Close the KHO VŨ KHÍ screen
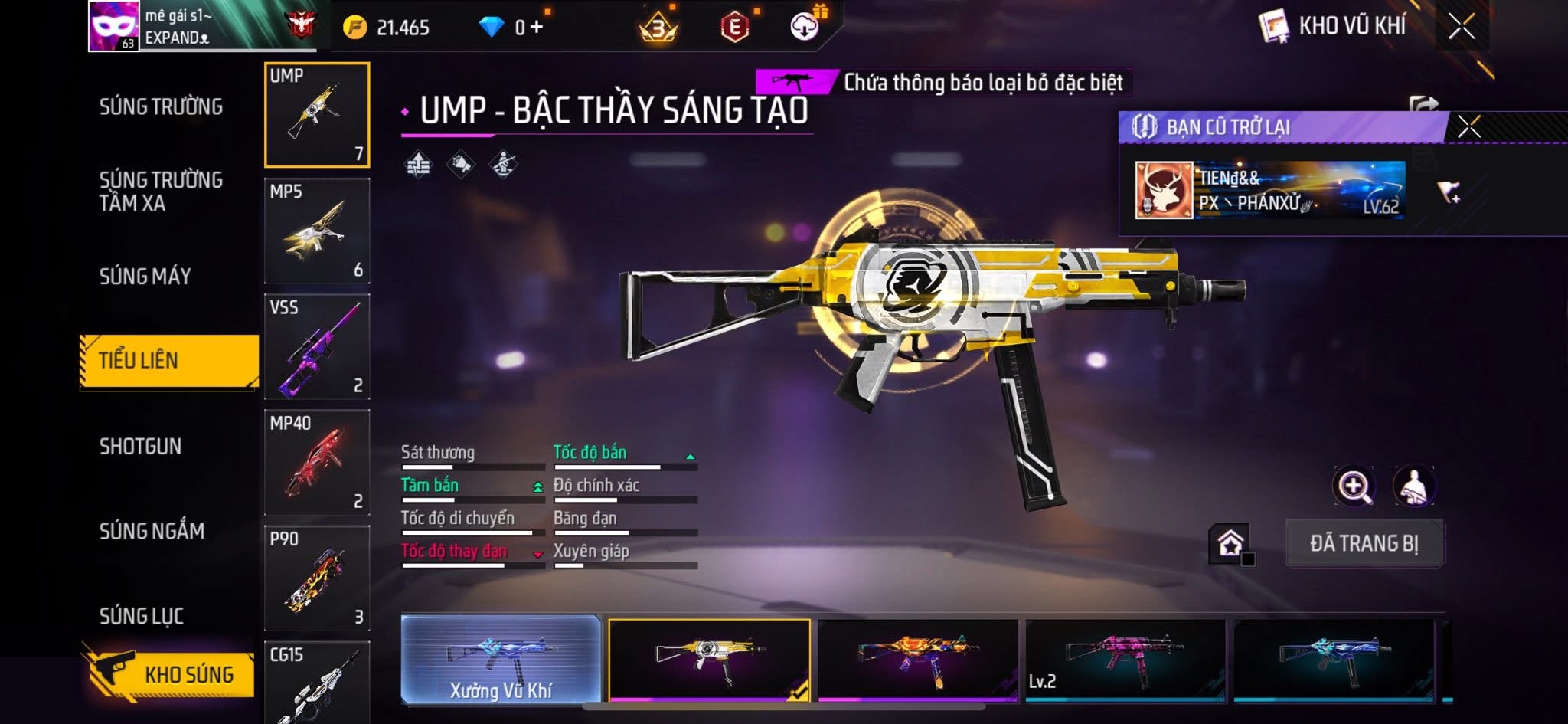This screenshot has width=1568, height=724. pos(1461,27)
